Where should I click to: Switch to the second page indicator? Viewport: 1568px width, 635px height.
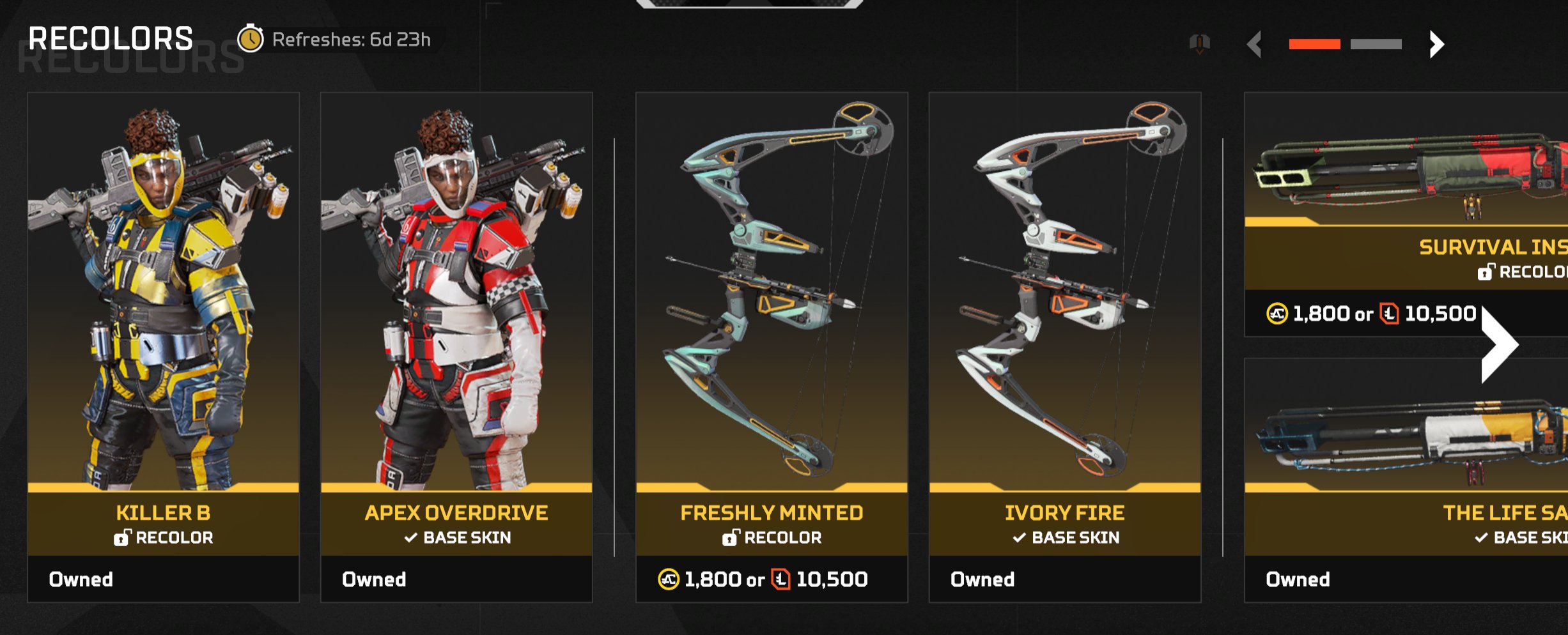[1376, 44]
